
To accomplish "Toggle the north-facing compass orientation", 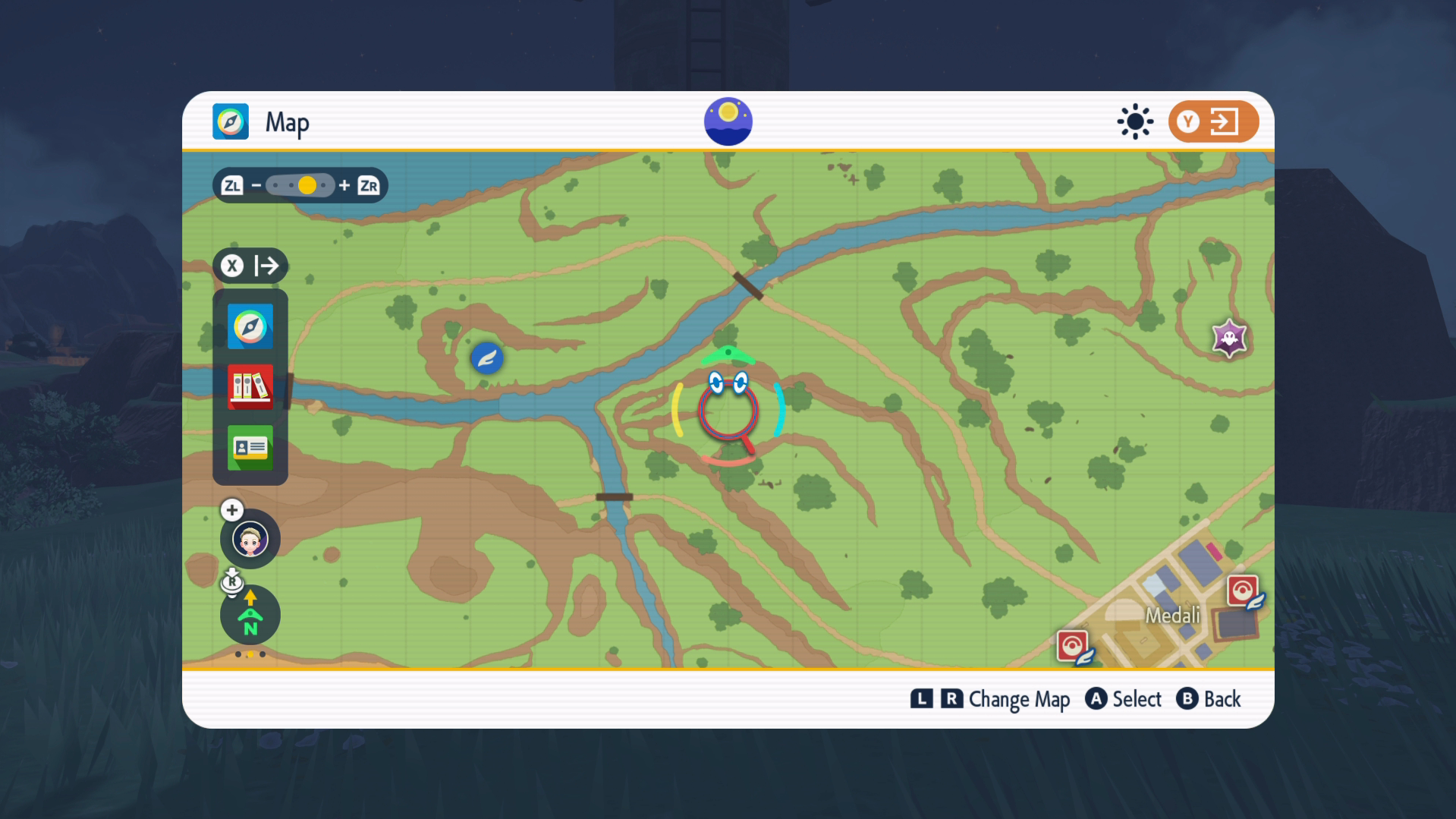I will click(x=250, y=615).
